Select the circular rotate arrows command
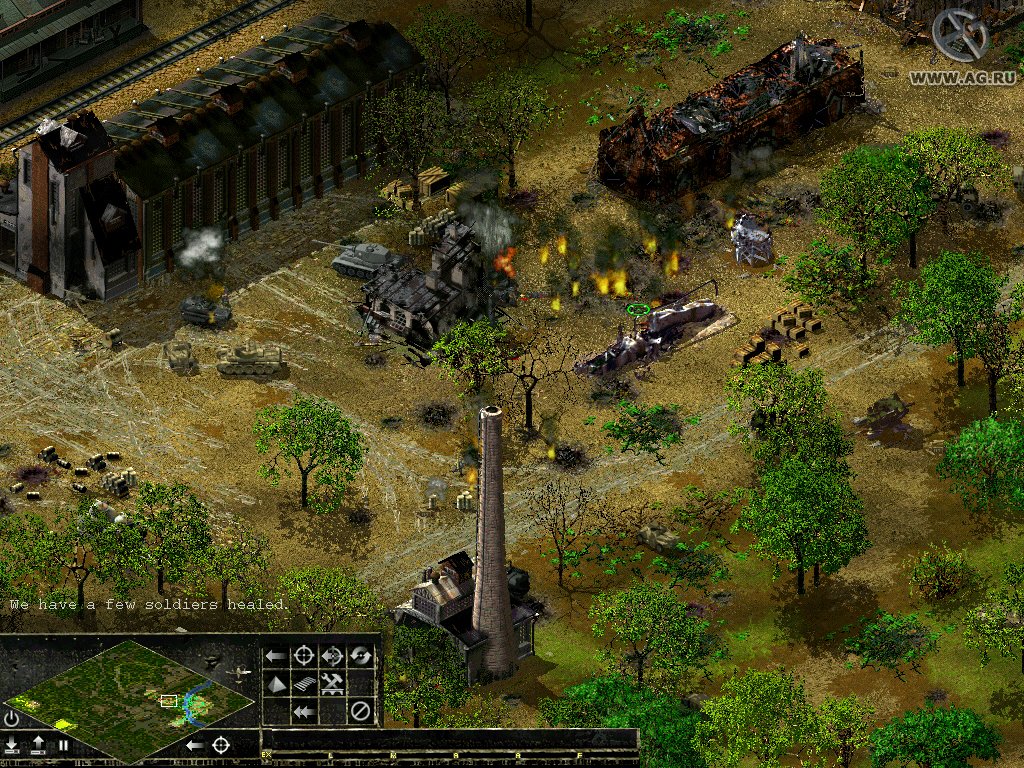Viewport: 1024px width, 768px height. (360, 656)
